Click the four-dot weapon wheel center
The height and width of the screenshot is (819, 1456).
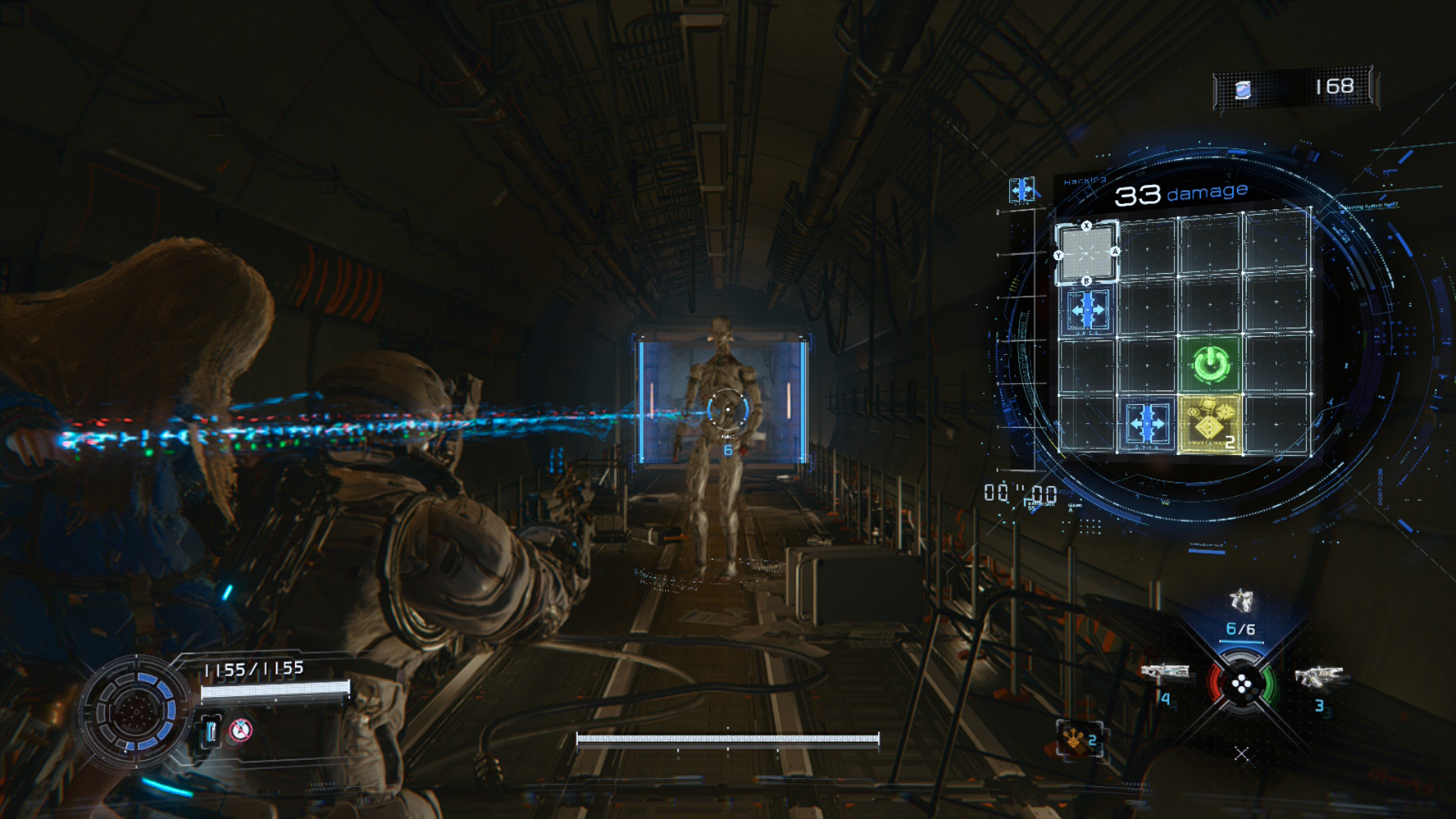[1241, 686]
